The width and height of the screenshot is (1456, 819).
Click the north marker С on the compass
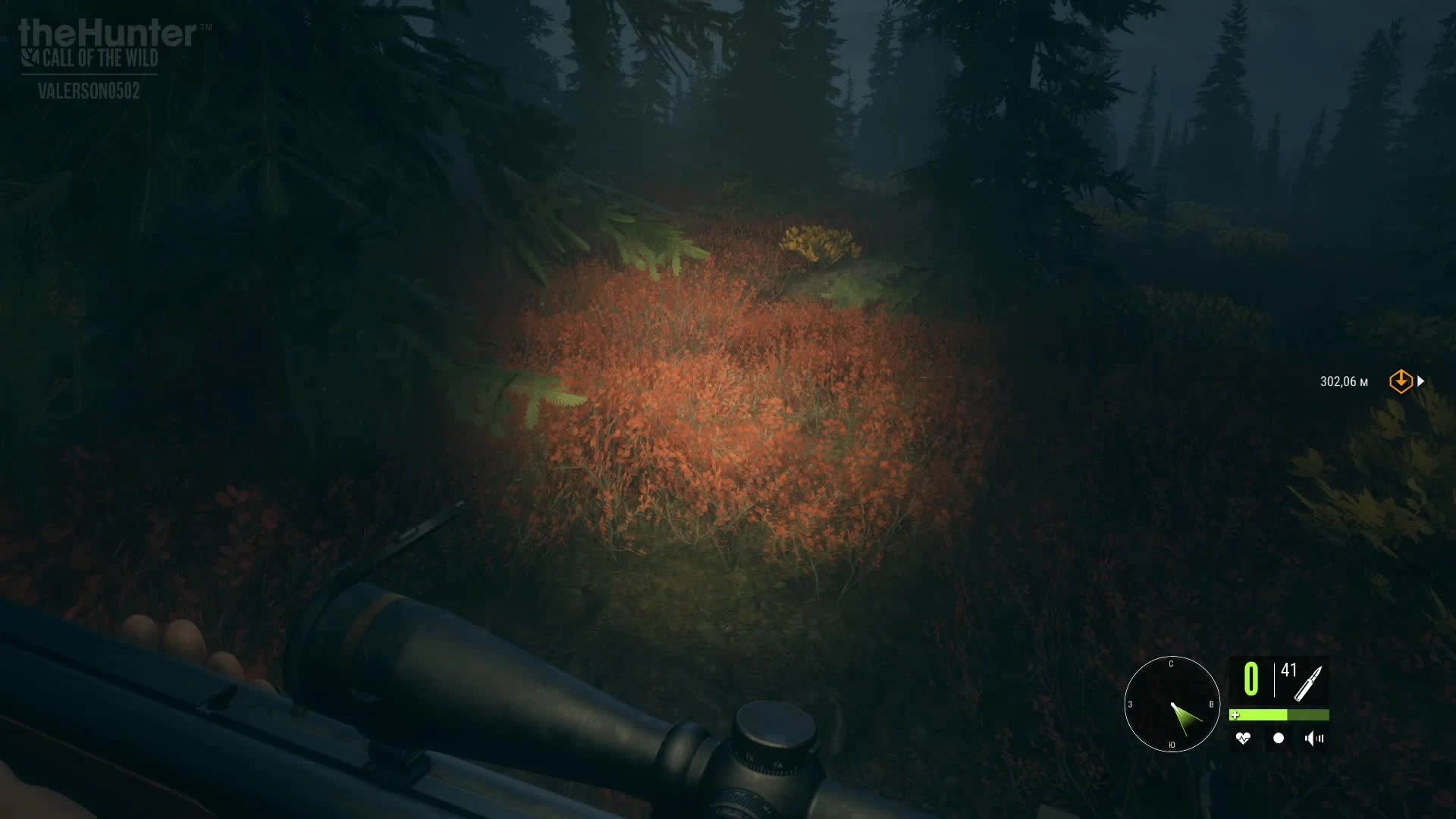pos(1172,664)
